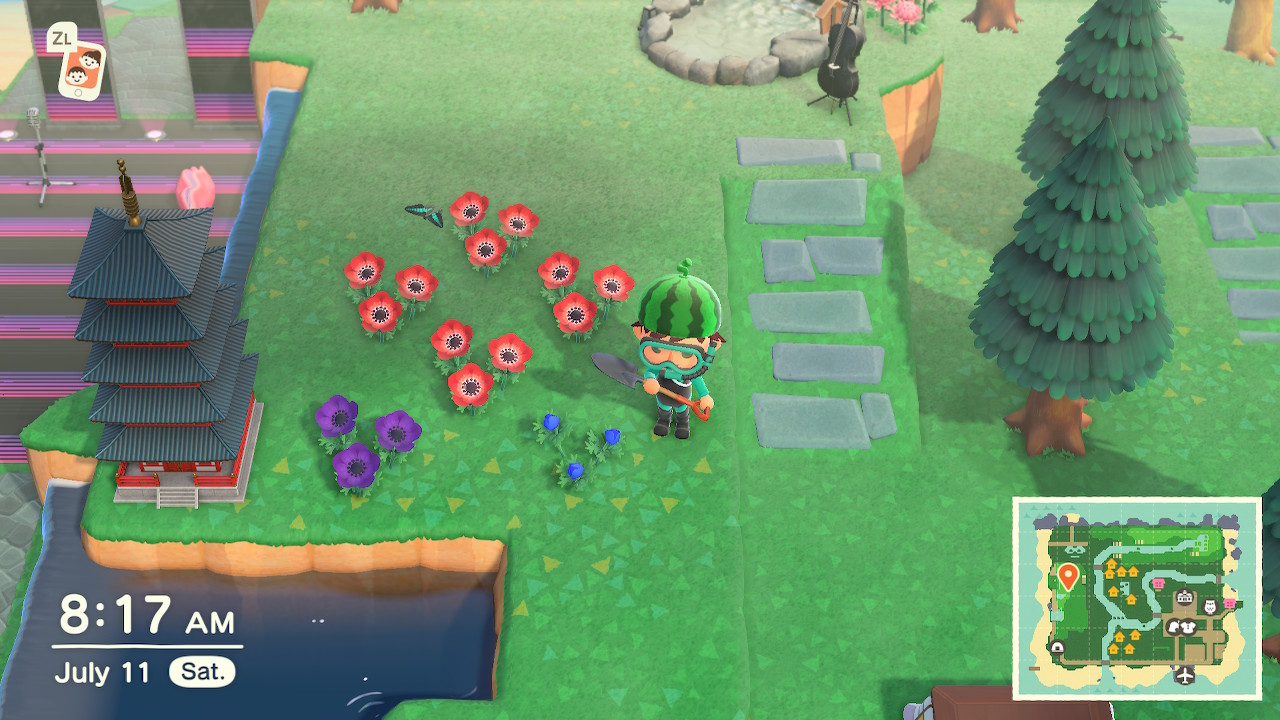Select the airport plane marker on the minimap
The height and width of the screenshot is (720, 1280).
[1187, 676]
